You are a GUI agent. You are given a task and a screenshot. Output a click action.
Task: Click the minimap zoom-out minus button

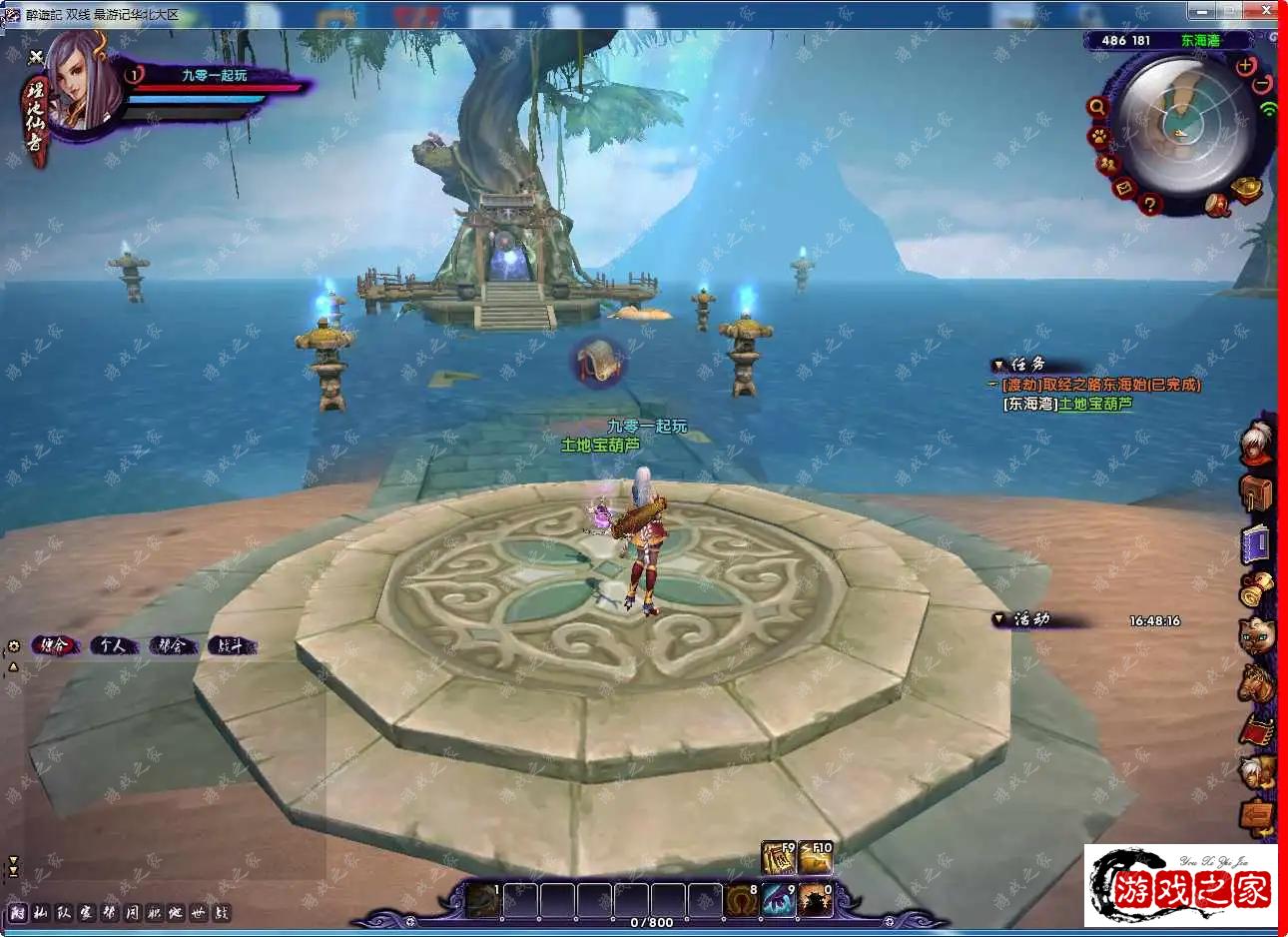tap(1263, 84)
